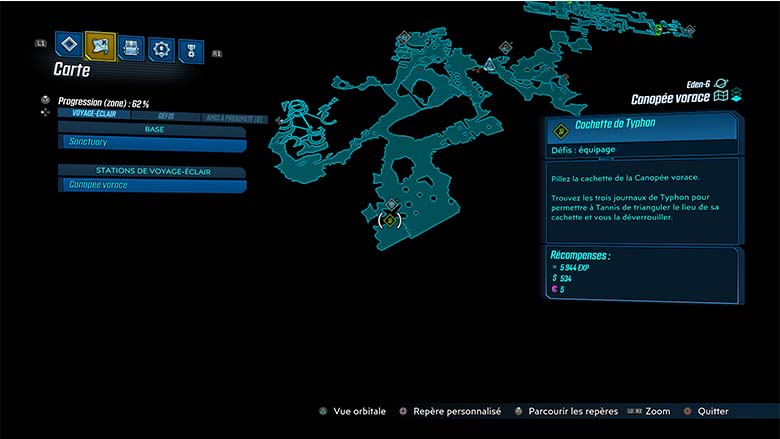Place a Repère personnalisé waypoint

pyautogui.click(x=450, y=411)
